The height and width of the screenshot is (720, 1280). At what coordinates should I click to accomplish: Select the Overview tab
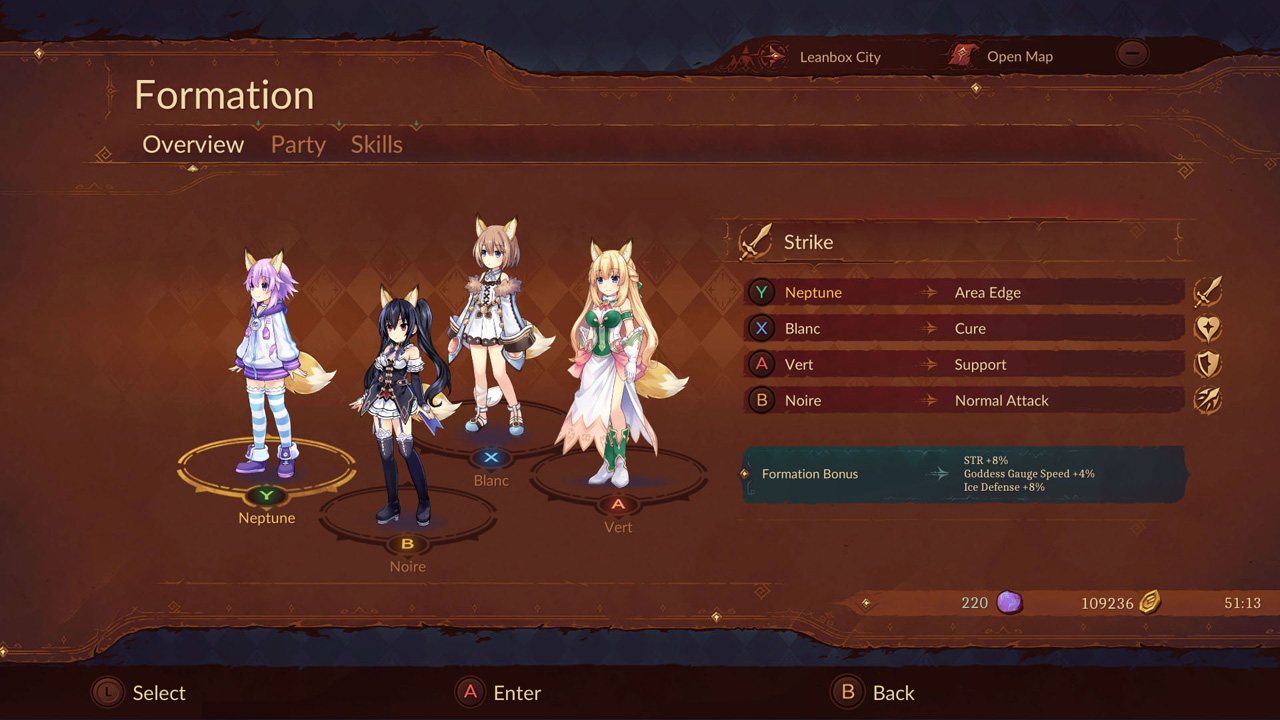tap(192, 145)
